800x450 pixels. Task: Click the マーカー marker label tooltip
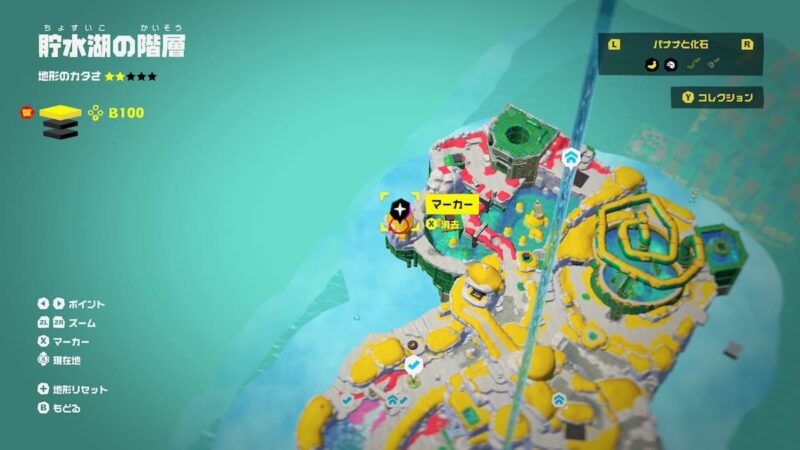tap(452, 204)
